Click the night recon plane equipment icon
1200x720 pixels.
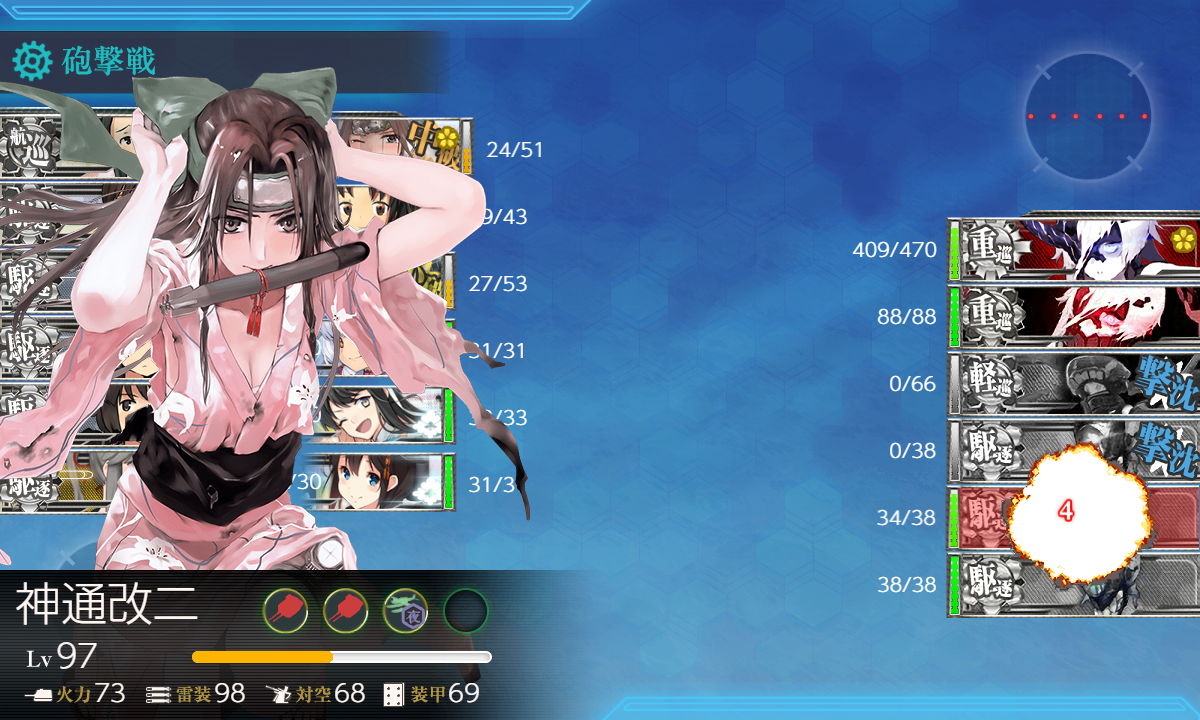405,610
